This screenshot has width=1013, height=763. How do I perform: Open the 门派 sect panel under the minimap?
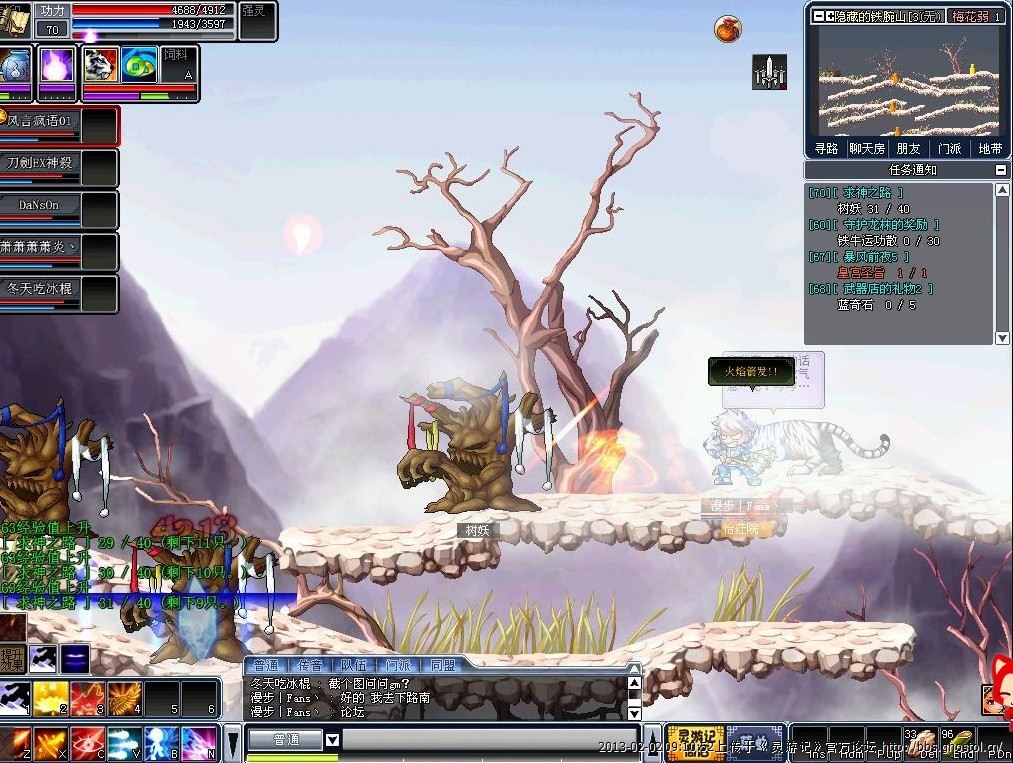pyautogui.click(x=949, y=148)
